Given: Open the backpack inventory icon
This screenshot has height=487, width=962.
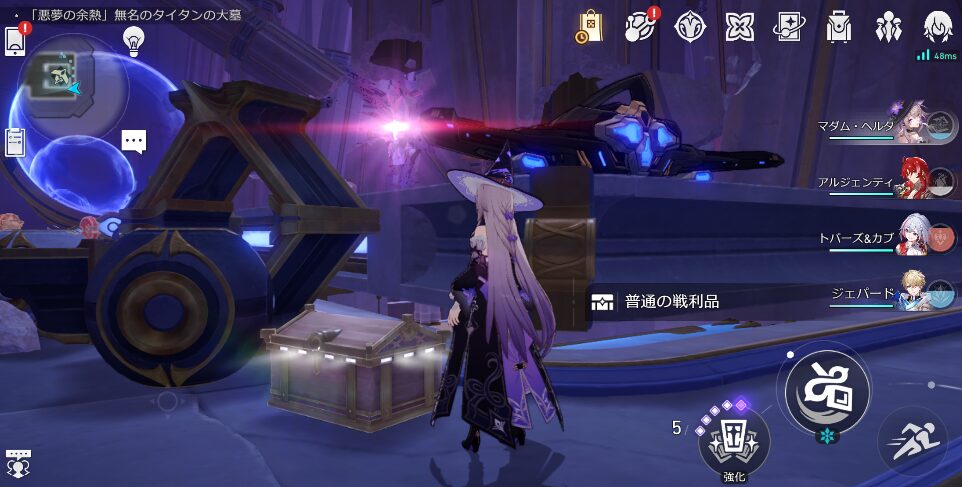Looking at the screenshot, I should coord(838,26).
